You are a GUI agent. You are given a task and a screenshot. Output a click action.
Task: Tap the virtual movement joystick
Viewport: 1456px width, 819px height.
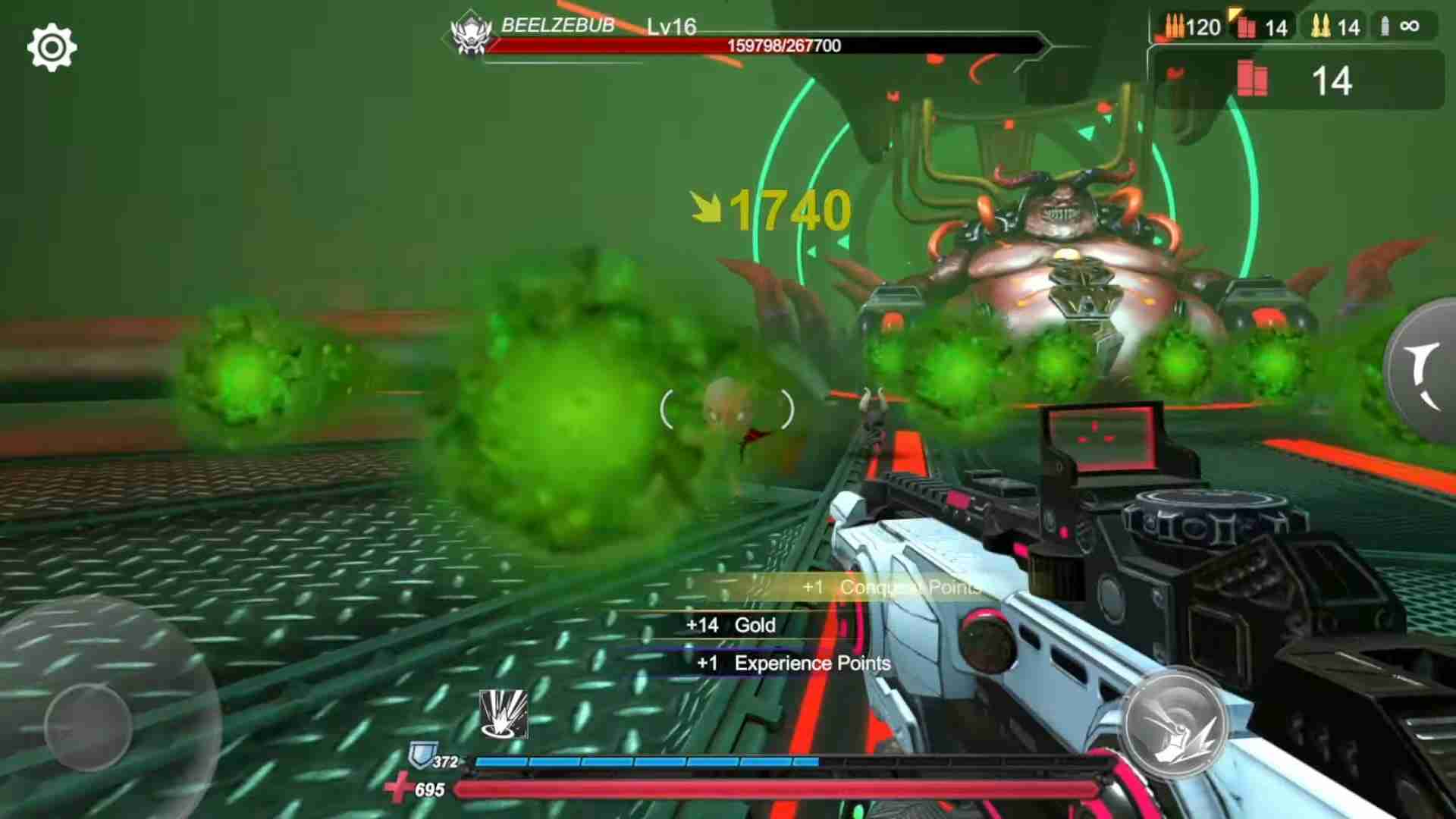[89, 726]
